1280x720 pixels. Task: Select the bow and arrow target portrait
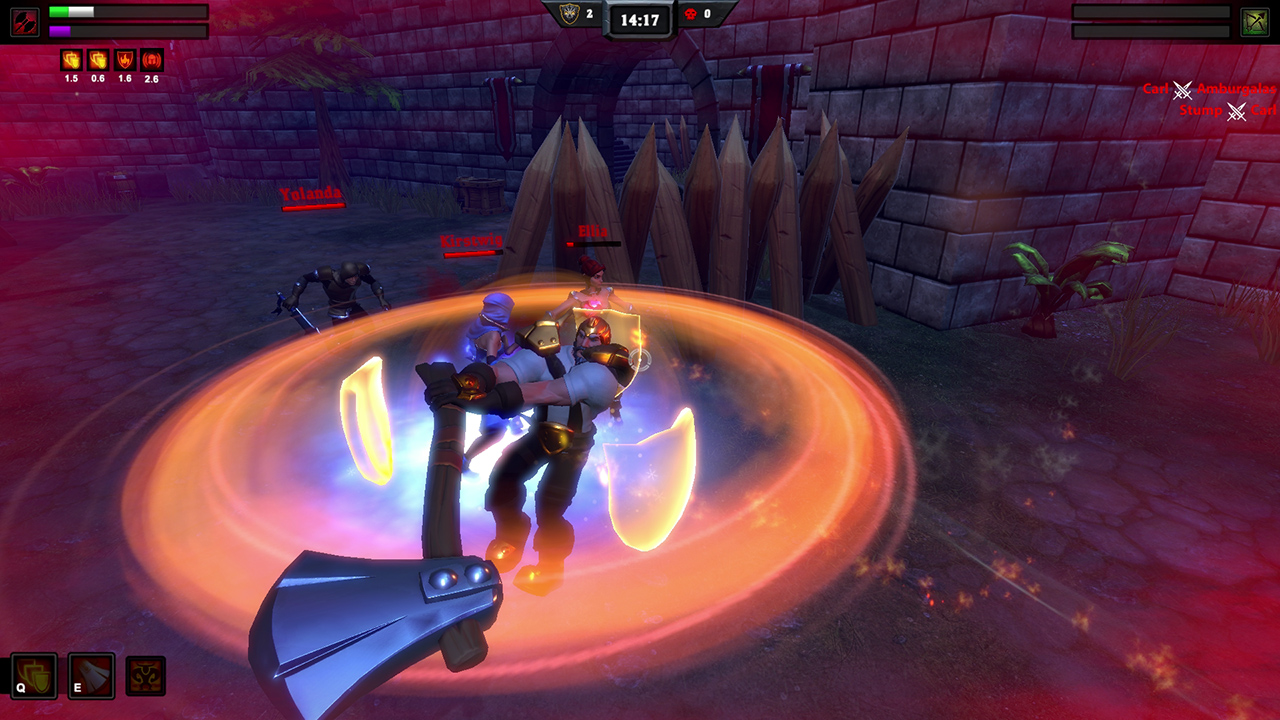point(1255,22)
